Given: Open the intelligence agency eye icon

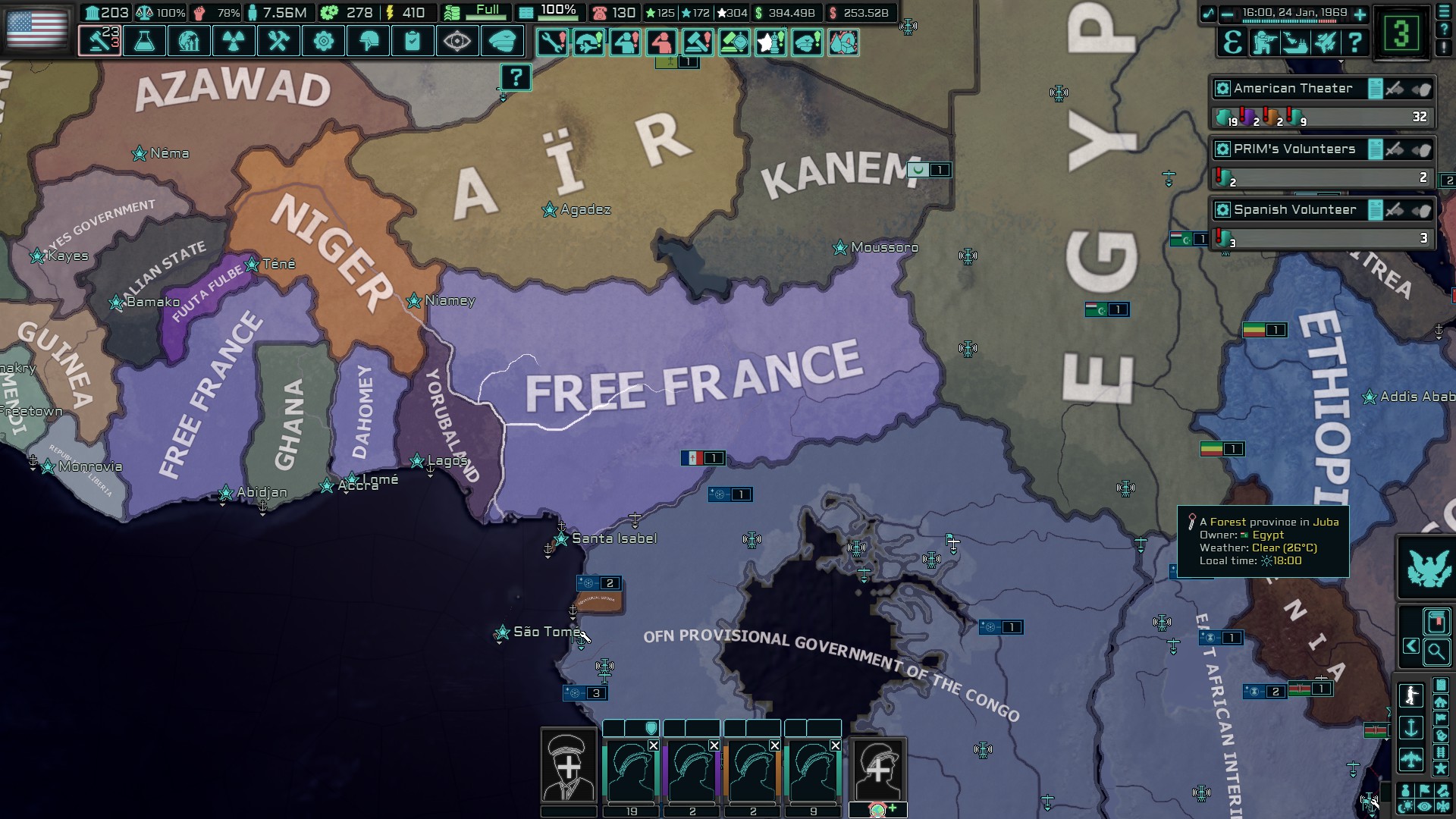Looking at the screenshot, I should (458, 42).
